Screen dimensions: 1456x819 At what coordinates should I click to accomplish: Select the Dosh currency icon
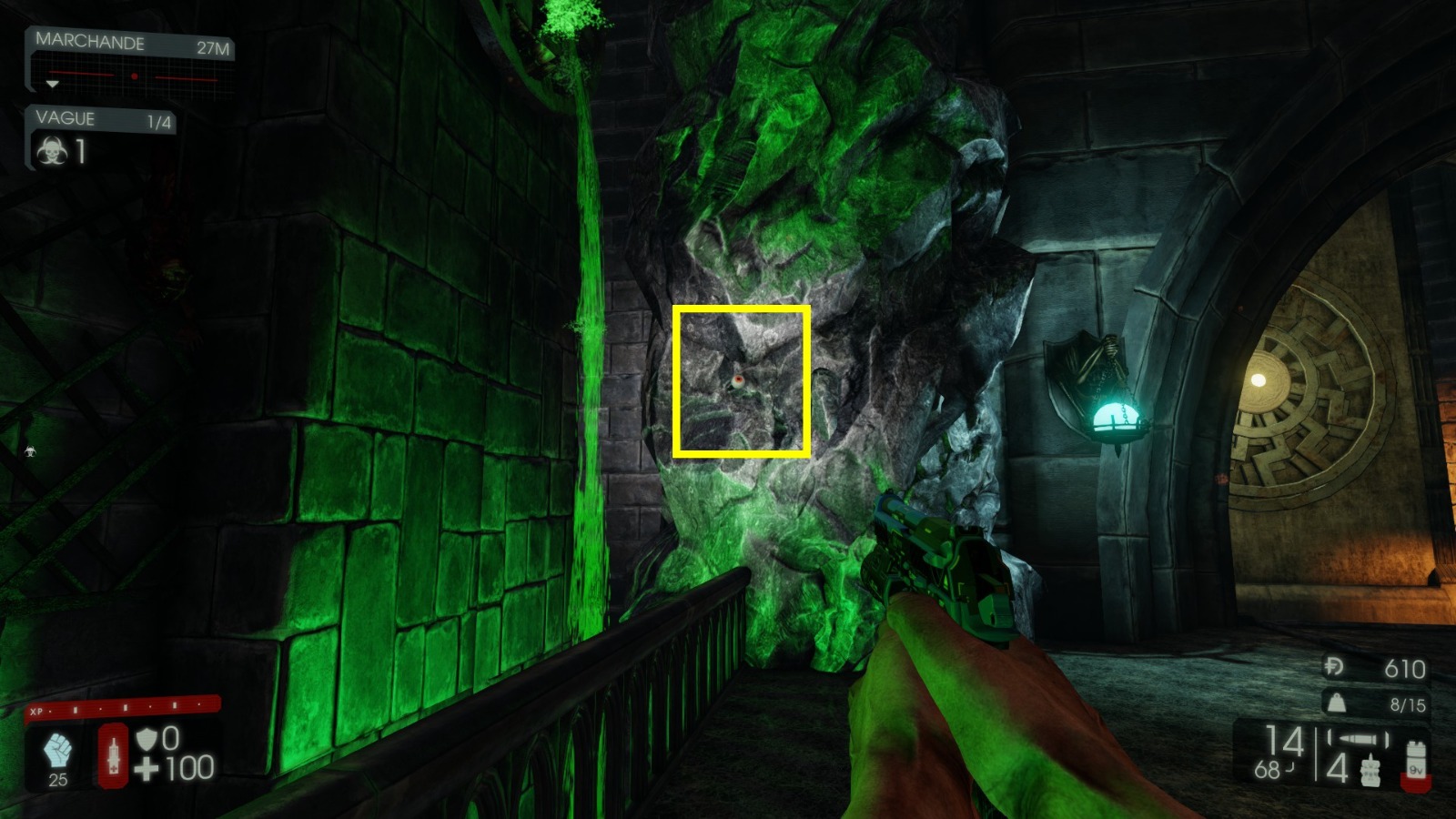(1331, 666)
